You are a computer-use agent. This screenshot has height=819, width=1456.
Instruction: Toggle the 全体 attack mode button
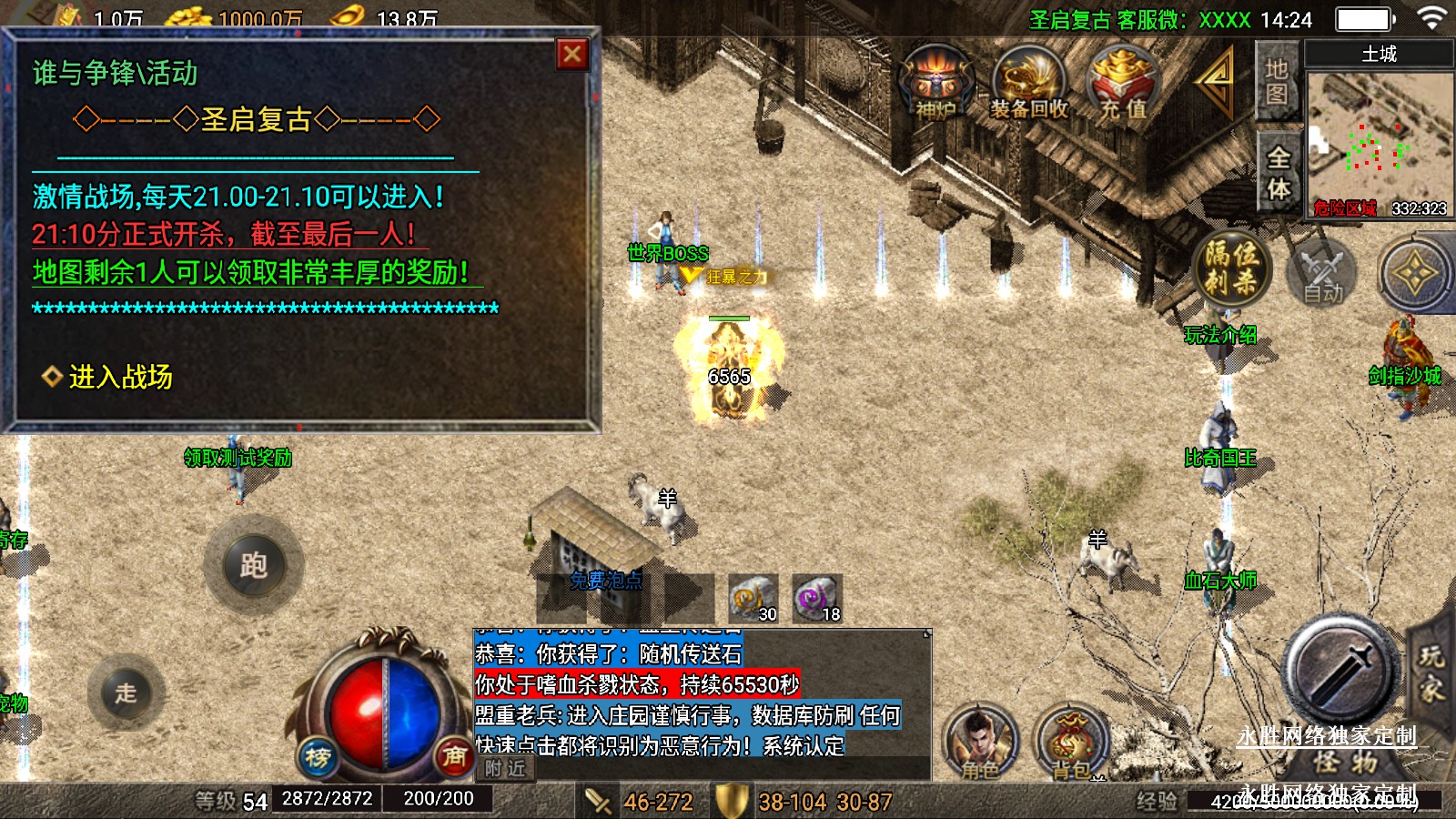click(1278, 173)
